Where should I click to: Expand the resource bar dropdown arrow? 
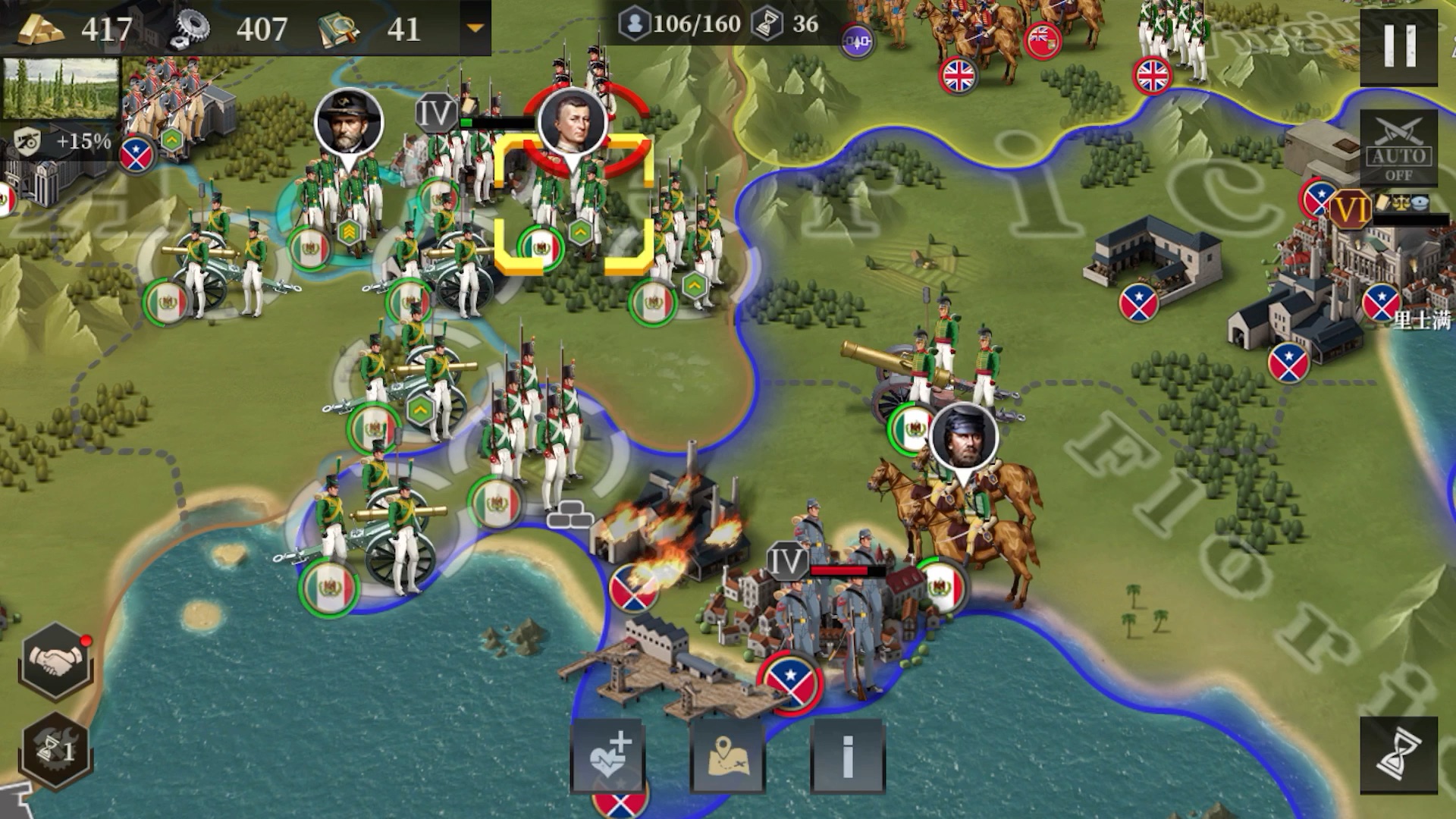click(x=475, y=29)
